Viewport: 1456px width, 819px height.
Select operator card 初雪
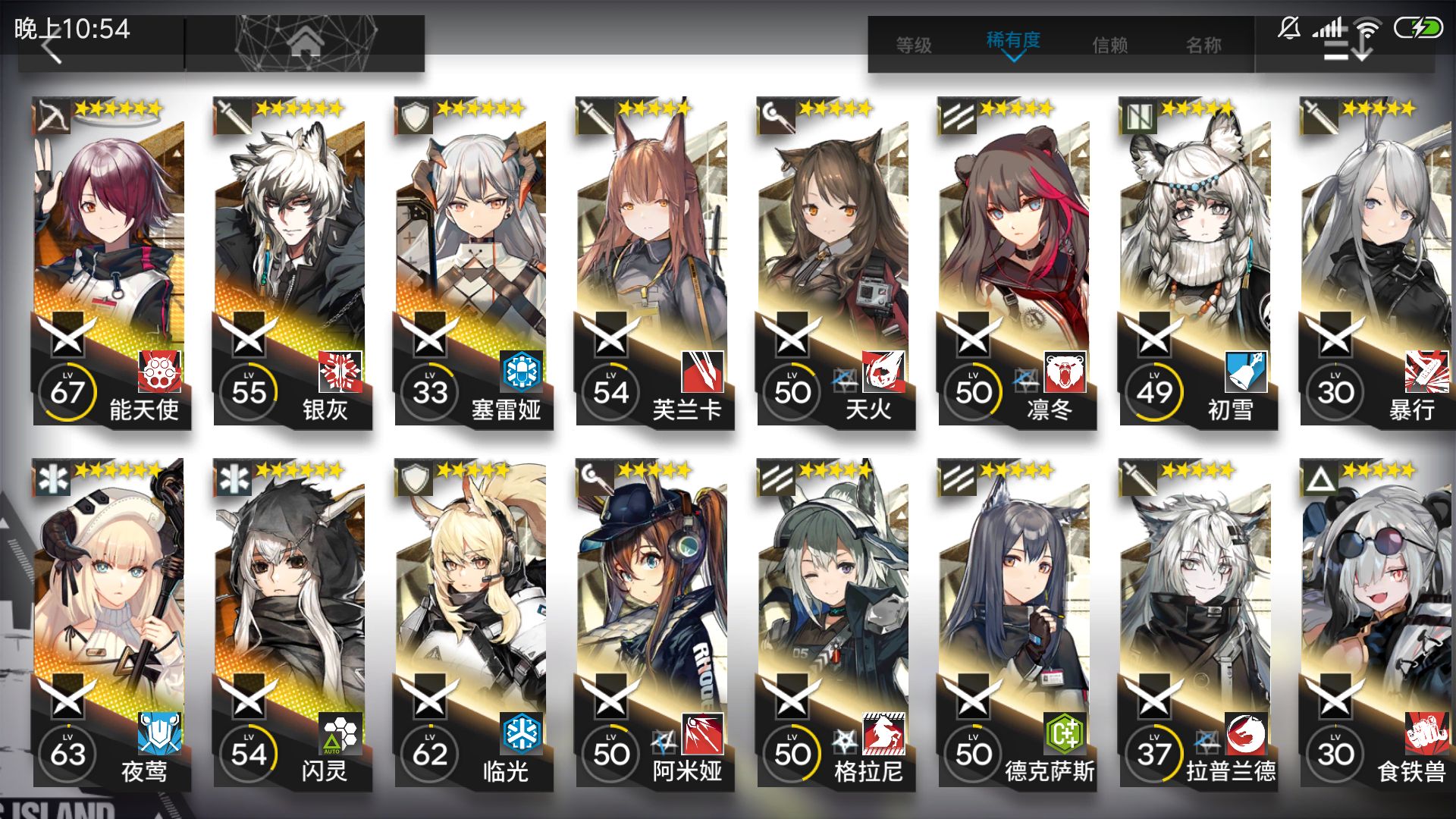[x=1197, y=262]
